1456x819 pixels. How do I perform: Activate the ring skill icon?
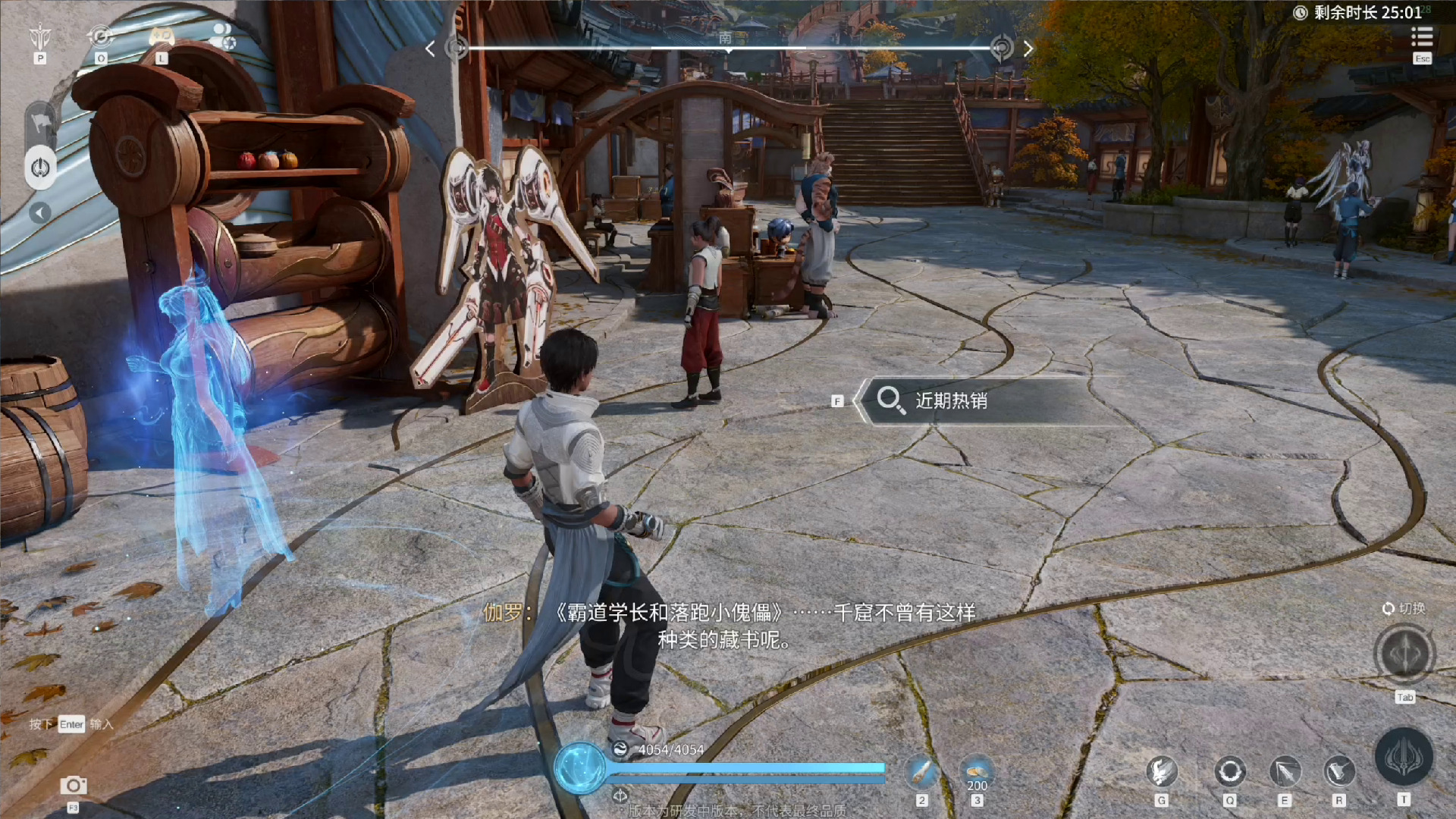coord(1229,772)
